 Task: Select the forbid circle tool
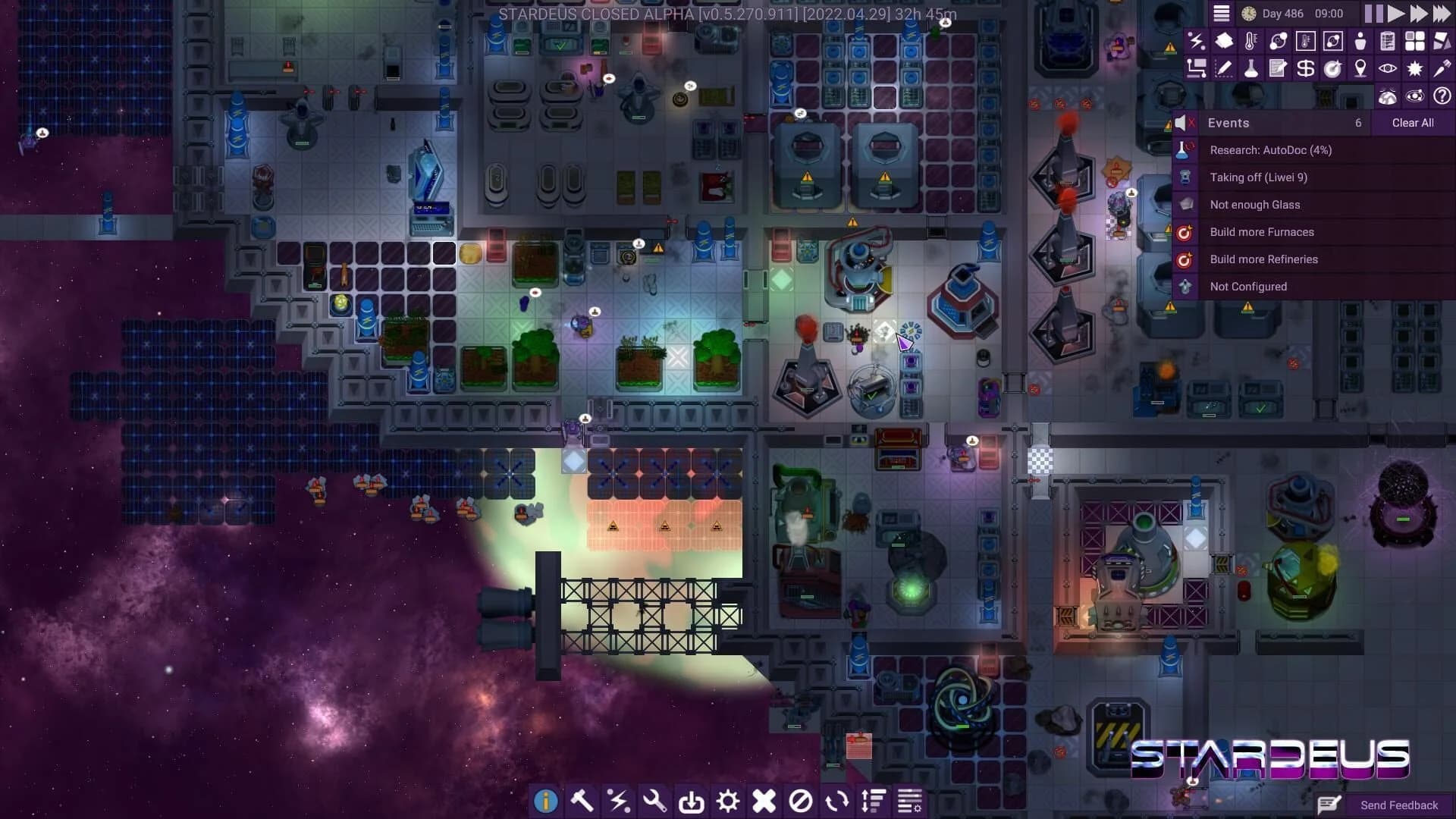802,801
